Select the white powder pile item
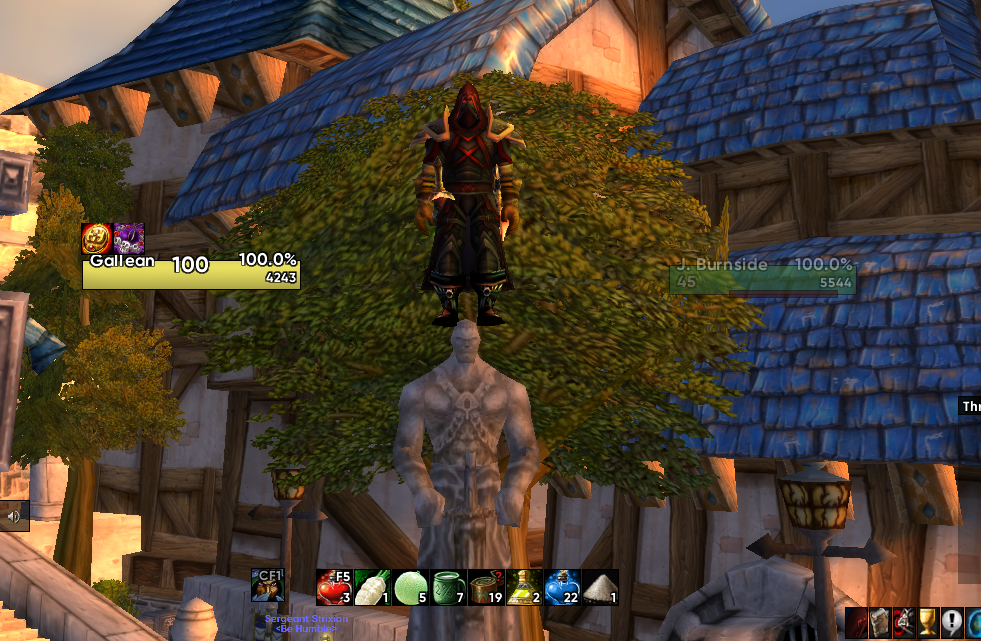 [x=600, y=586]
